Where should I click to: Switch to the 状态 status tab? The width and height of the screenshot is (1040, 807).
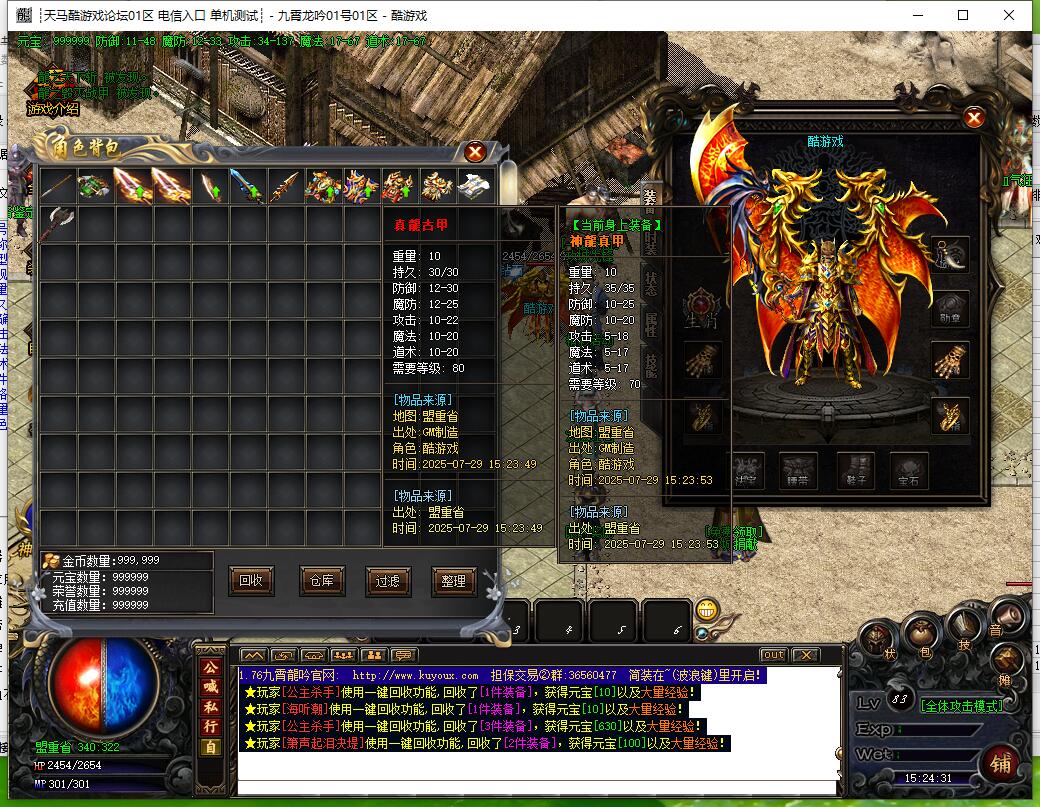click(650, 282)
